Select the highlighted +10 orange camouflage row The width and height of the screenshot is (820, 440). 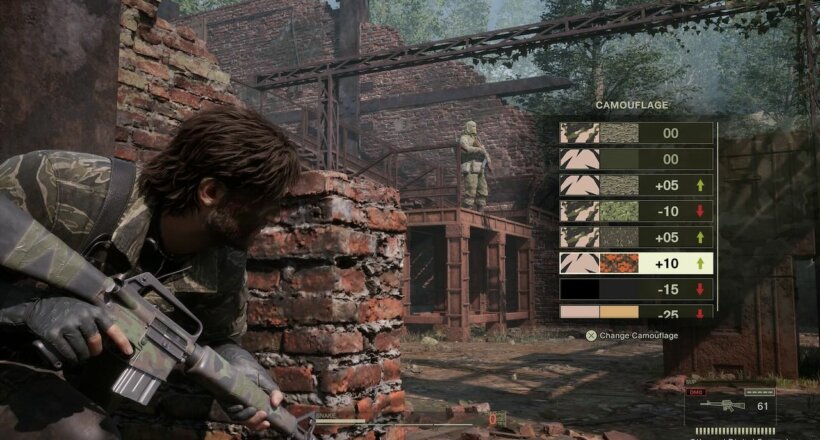637,264
